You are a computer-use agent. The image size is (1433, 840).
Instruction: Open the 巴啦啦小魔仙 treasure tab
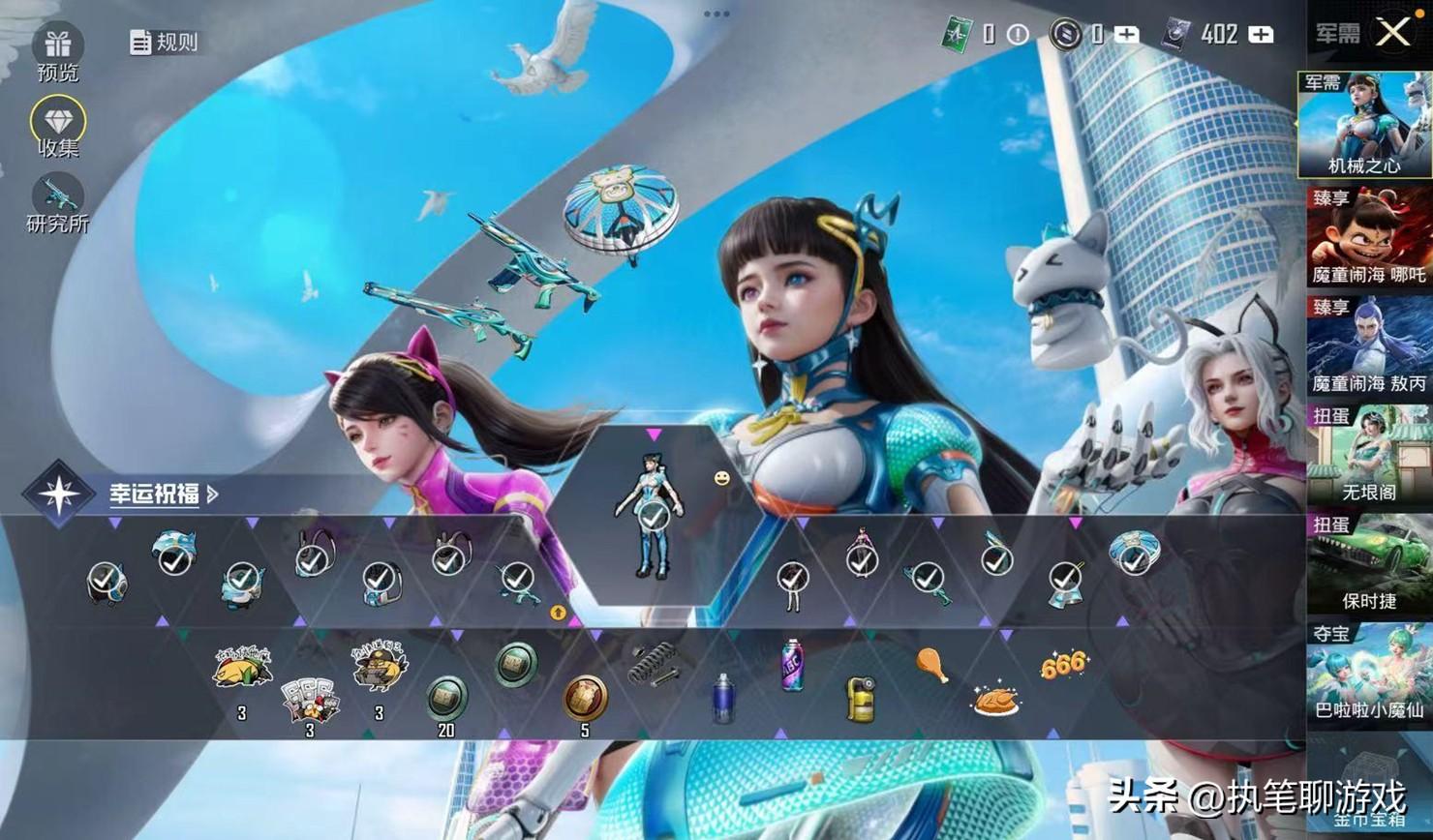(x=1368, y=675)
